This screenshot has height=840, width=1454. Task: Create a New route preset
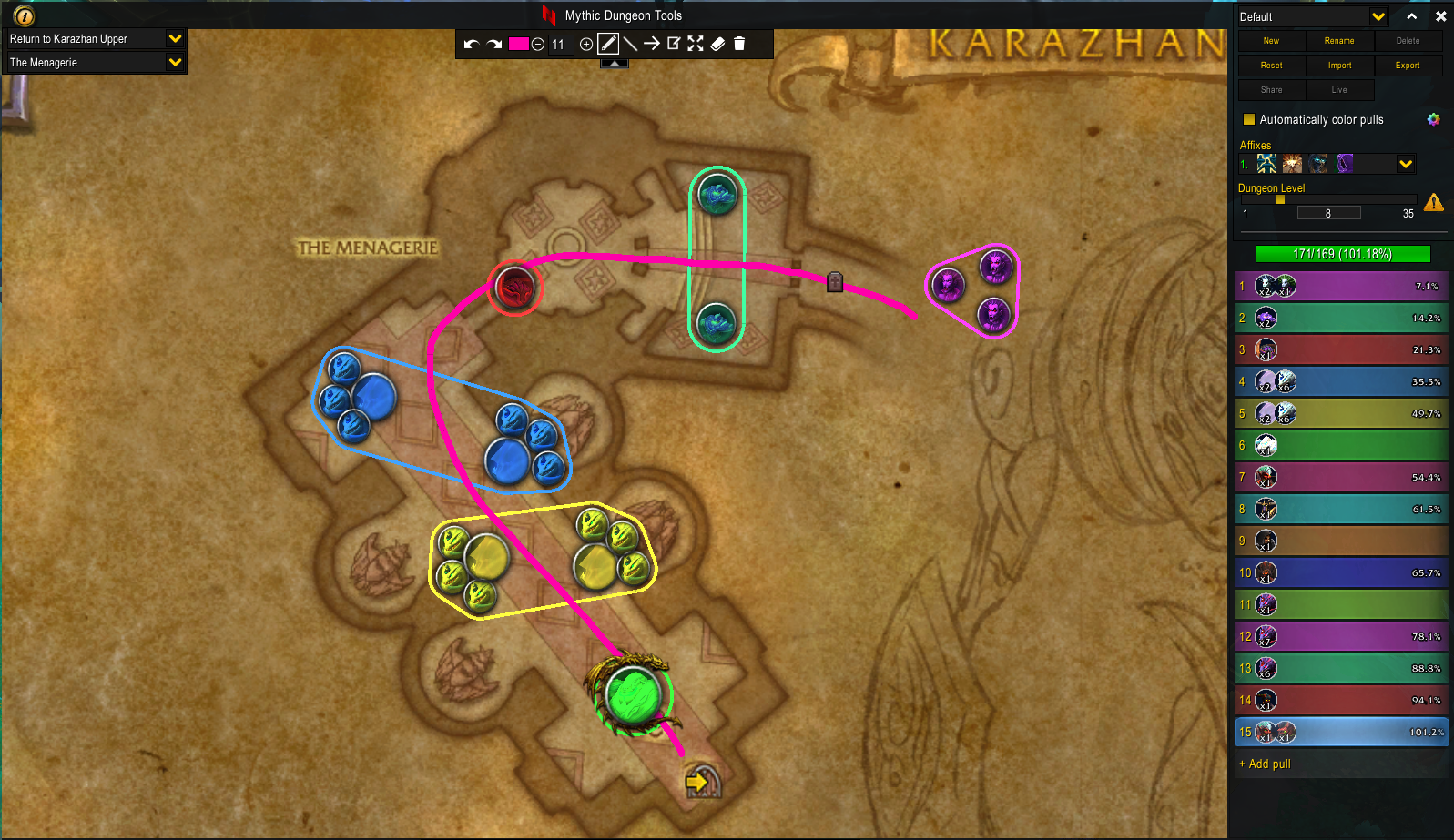pos(1271,41)
